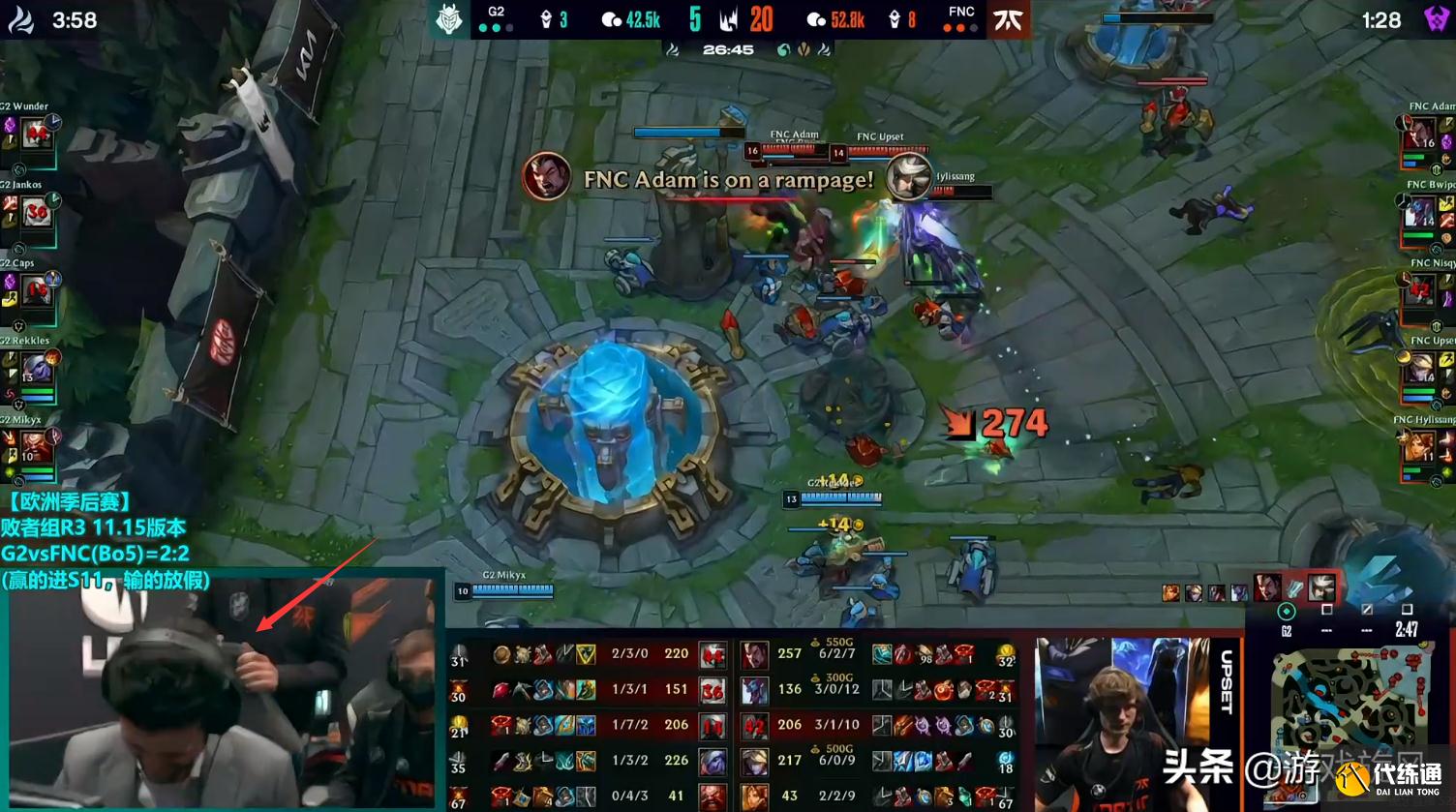
Task: Click scoreboard champion portrait in the 0/4/3 row
Action: (713, 797)
